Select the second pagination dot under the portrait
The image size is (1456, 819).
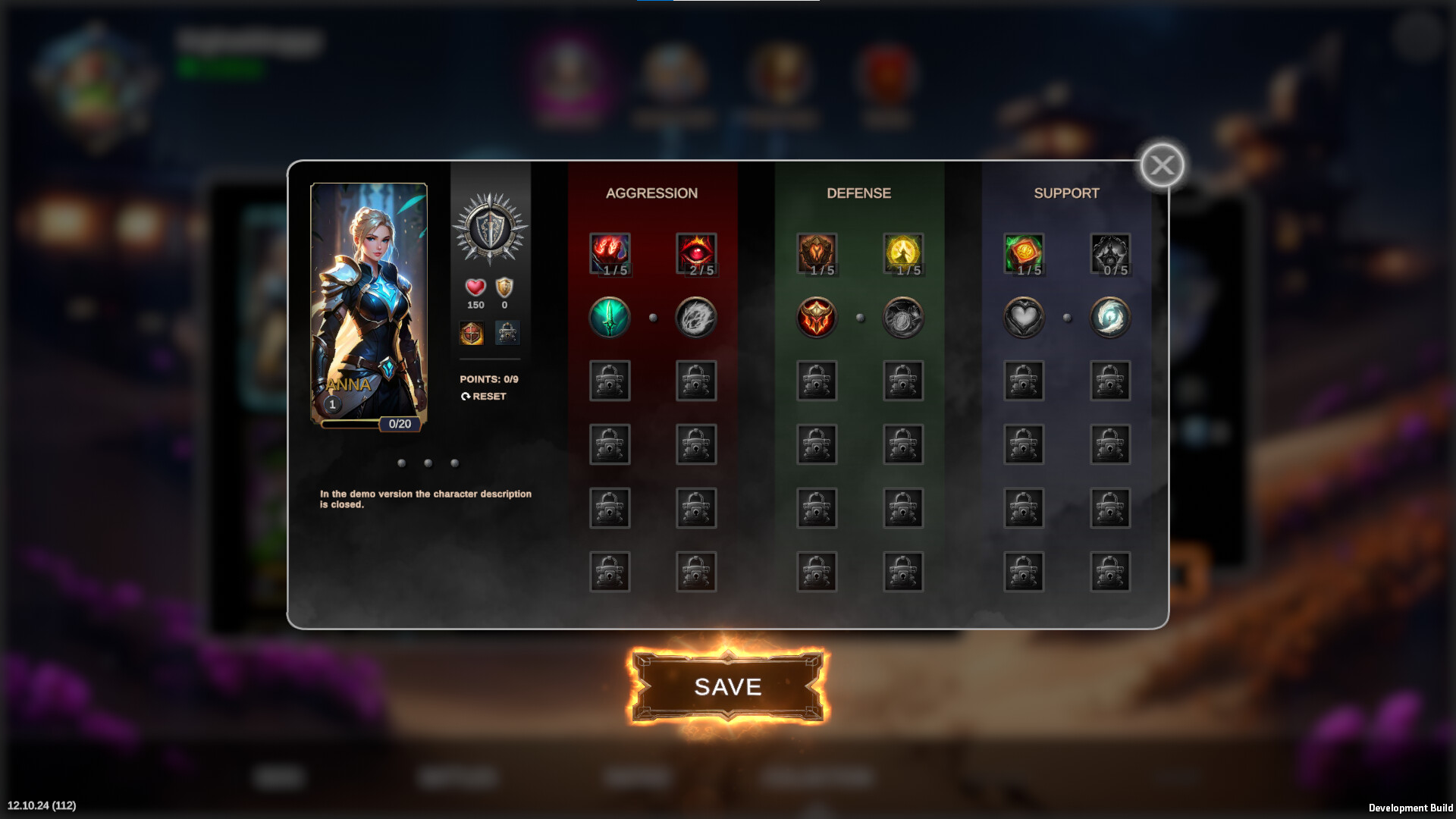[427, 462]
